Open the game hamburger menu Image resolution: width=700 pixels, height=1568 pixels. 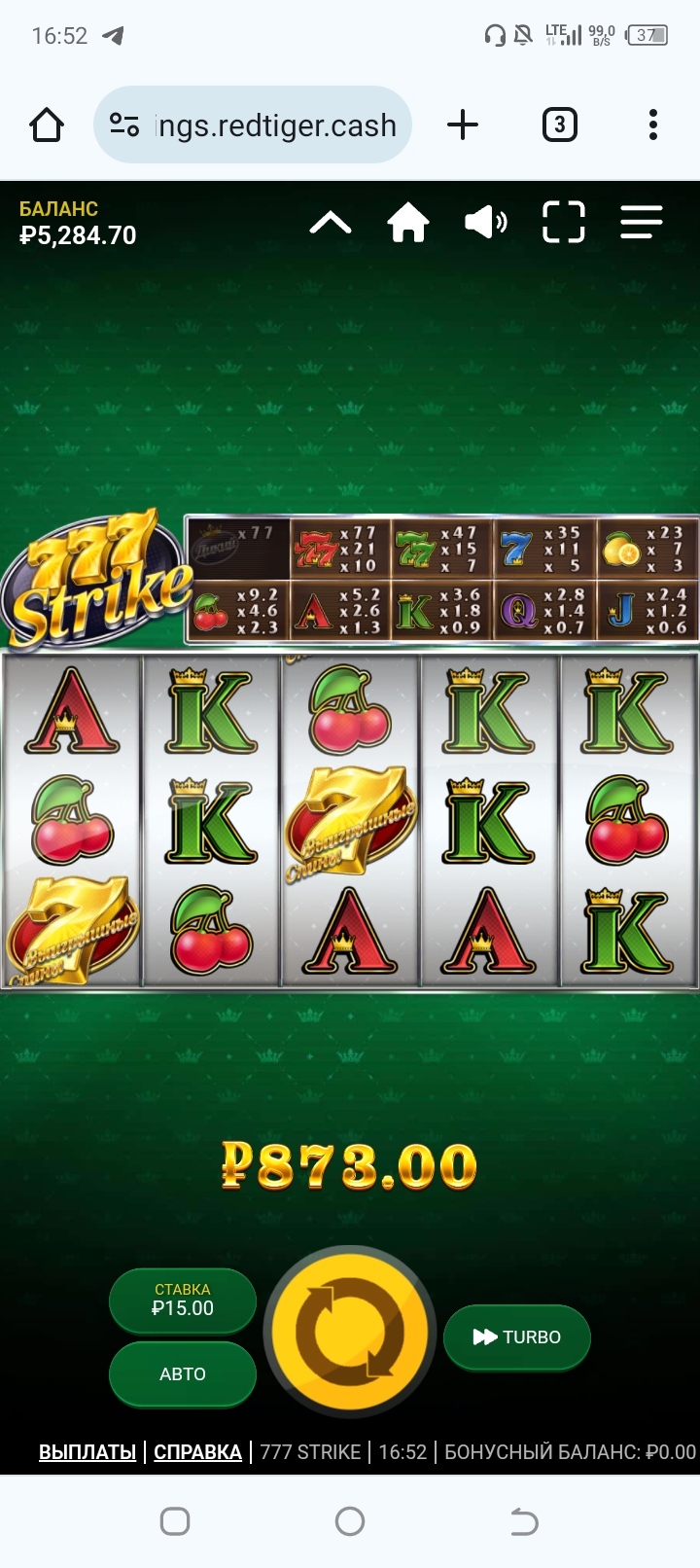(x=642, y=223)
